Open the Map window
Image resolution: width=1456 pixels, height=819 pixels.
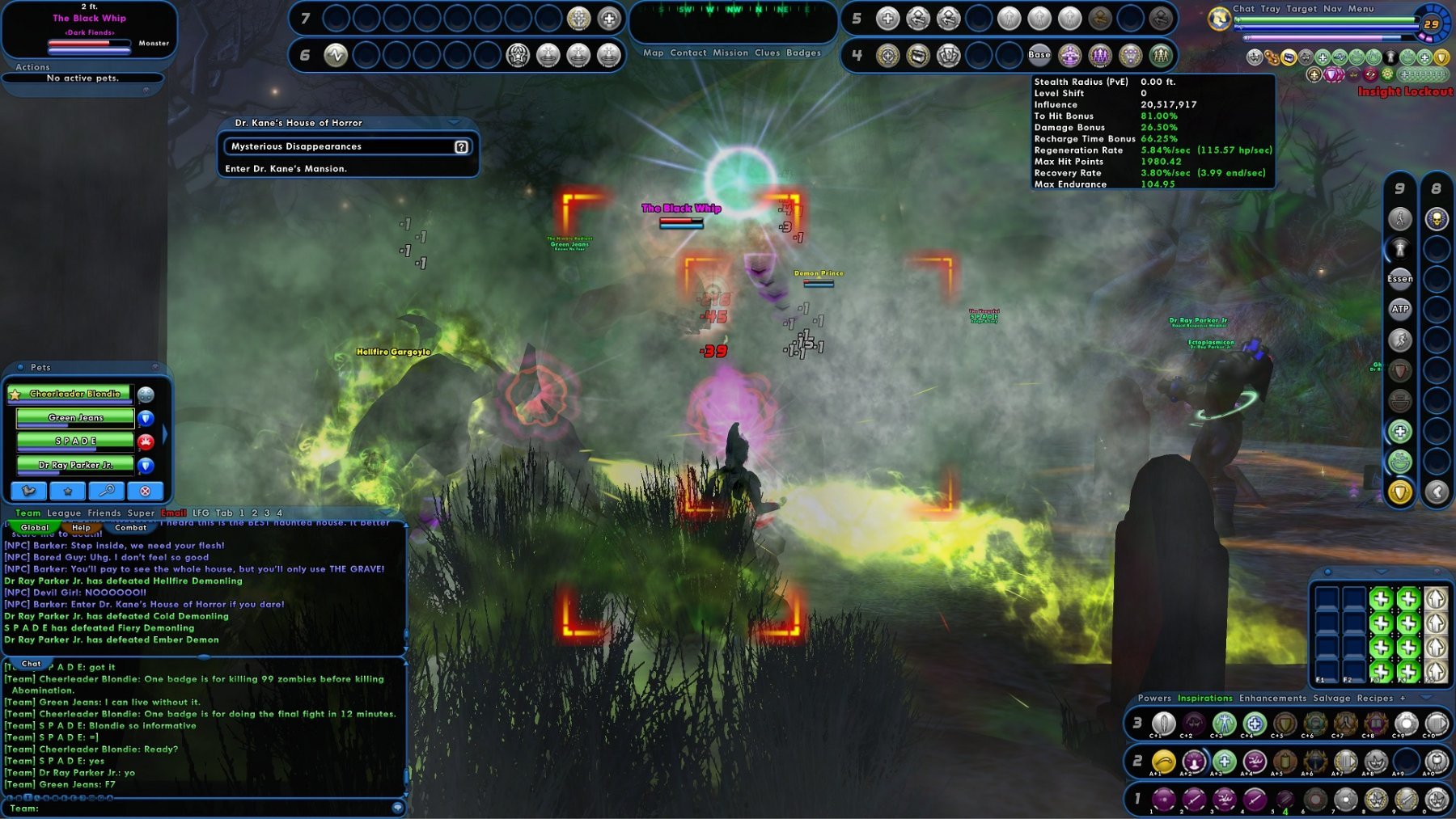coord(653,53)
